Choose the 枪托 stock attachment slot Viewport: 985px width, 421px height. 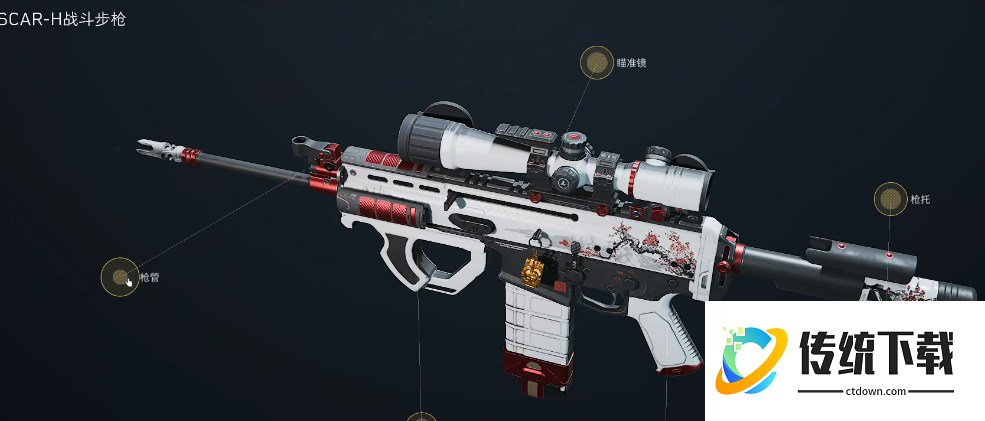pos(890,199)
